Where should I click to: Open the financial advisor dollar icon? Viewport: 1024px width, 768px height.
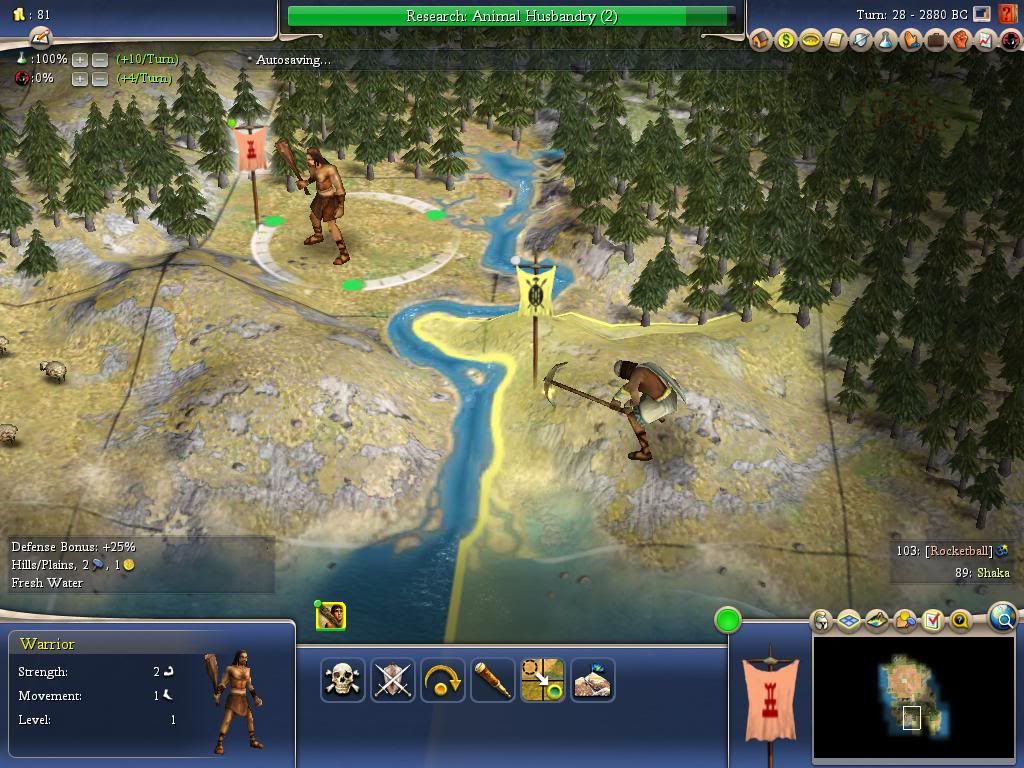(786, 41)
